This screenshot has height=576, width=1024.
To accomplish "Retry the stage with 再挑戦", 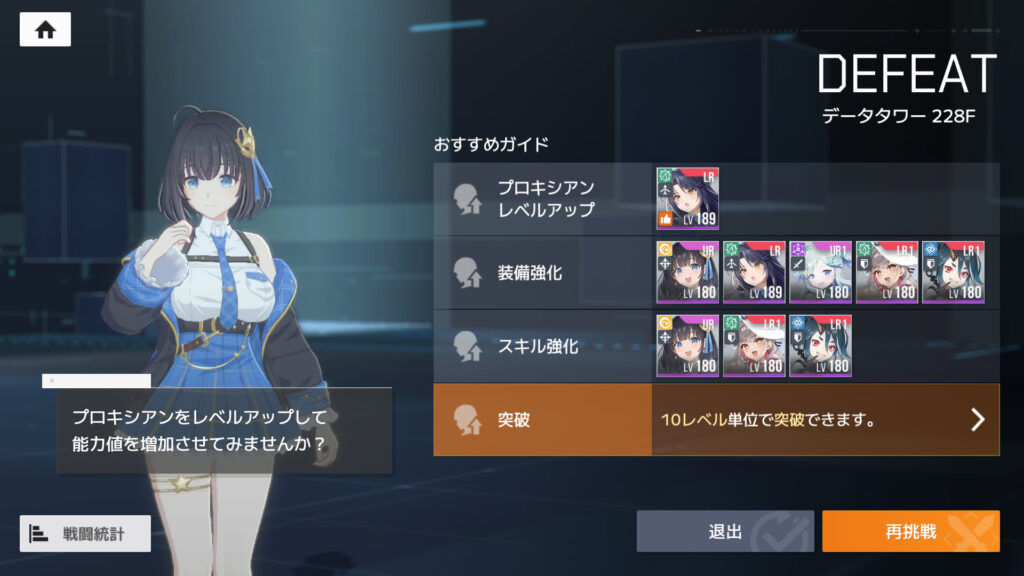I will tap(910, 531).
